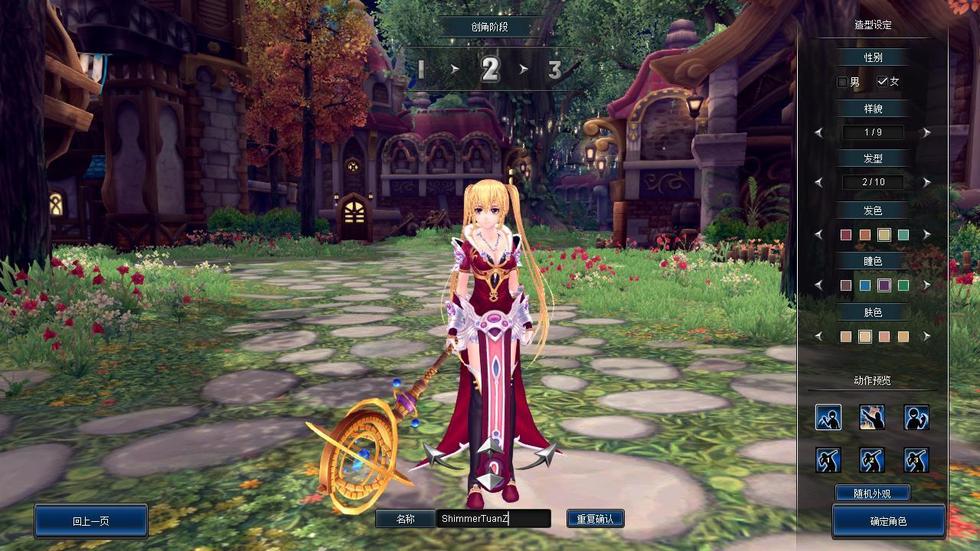This screenshot has height=551, width=980.
Task: Focus the character name input field
Action: tap(493, 518)
